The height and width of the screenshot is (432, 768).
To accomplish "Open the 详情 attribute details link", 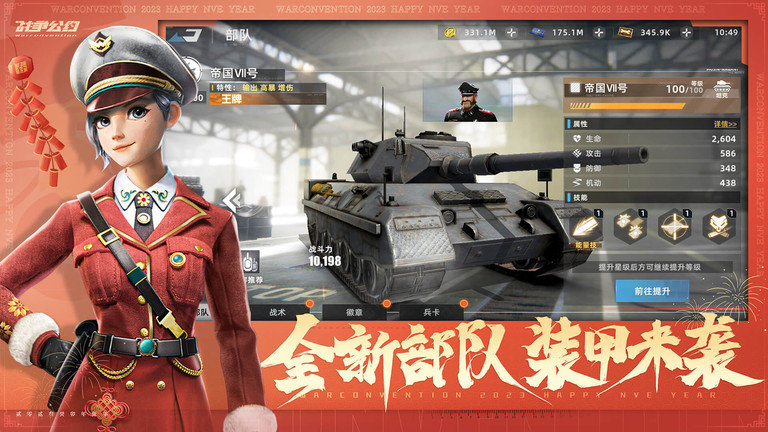I will pos(725,124).
